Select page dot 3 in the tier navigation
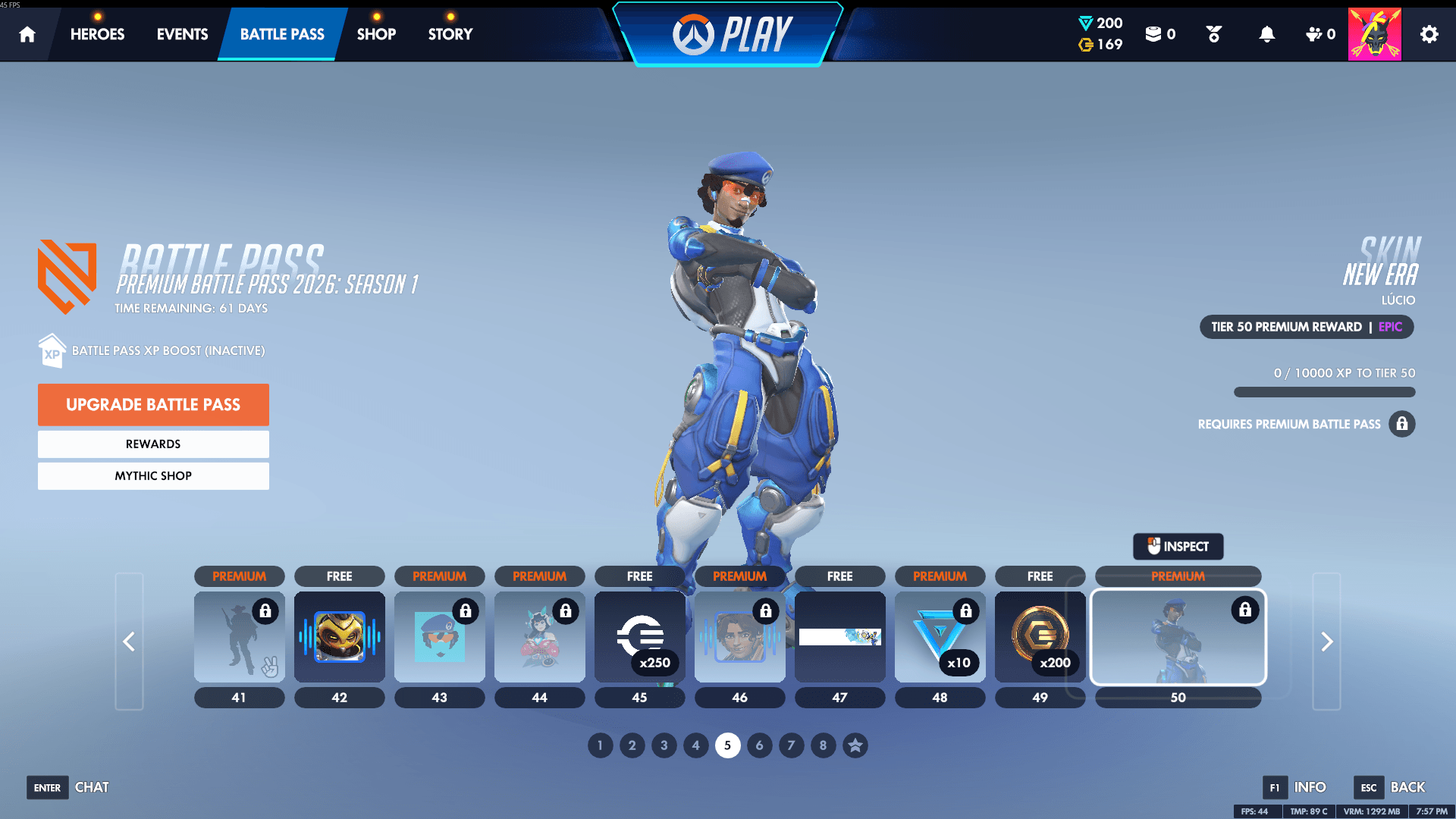This screenshot has width=1456, height=819. point(664,745)
